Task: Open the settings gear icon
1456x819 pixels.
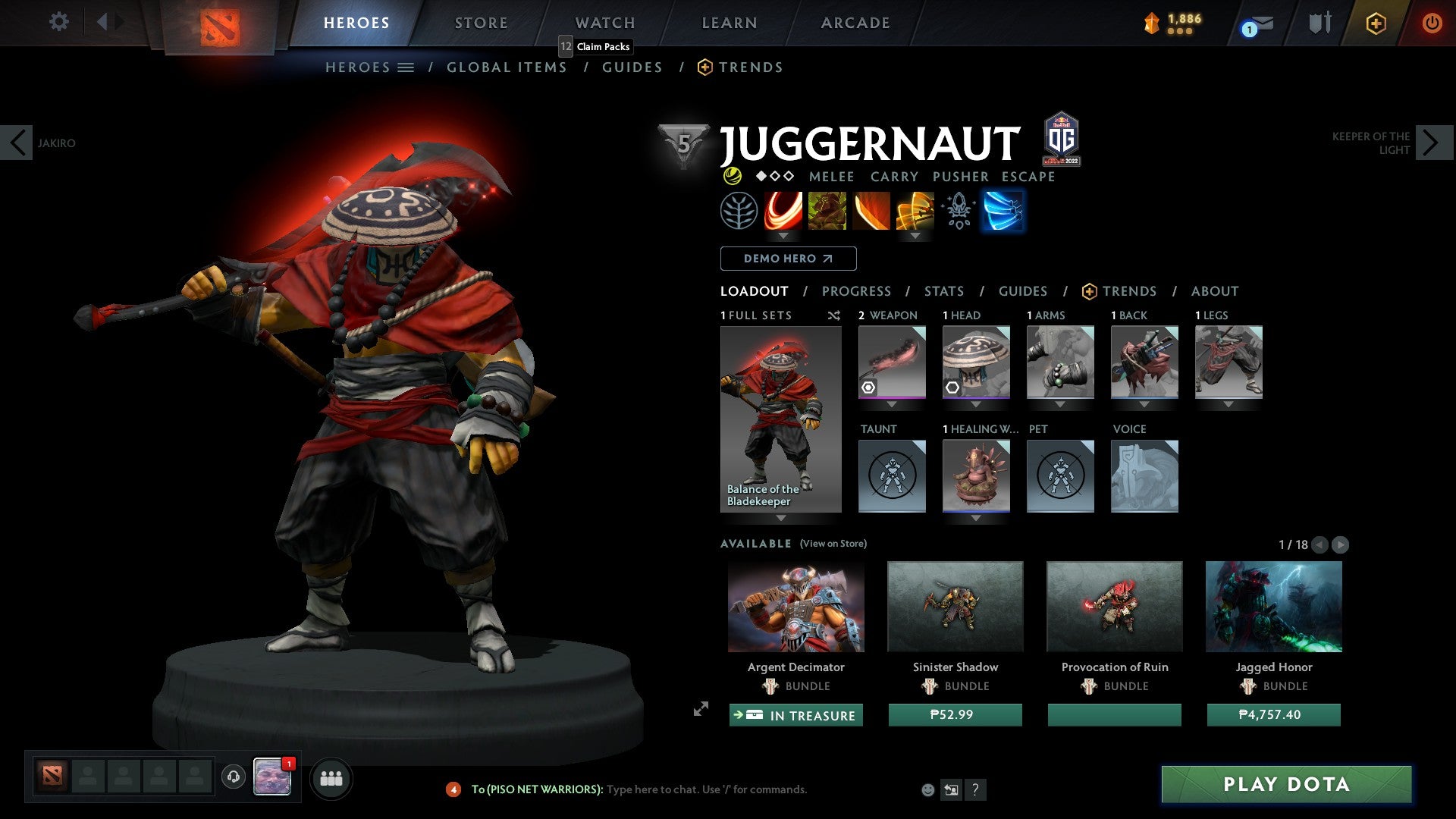Action: (58, 22)
